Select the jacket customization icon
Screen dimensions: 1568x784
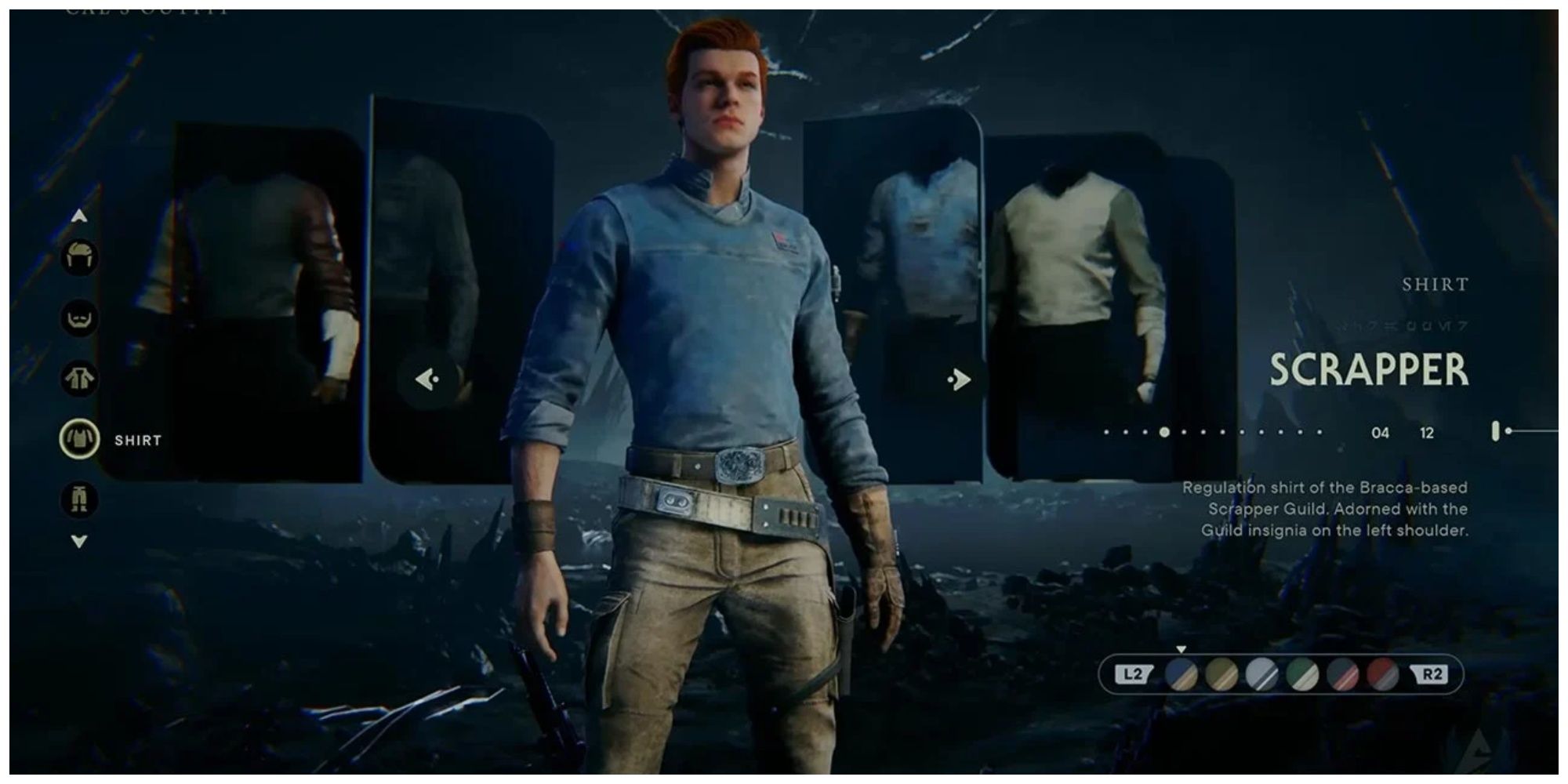80,377
